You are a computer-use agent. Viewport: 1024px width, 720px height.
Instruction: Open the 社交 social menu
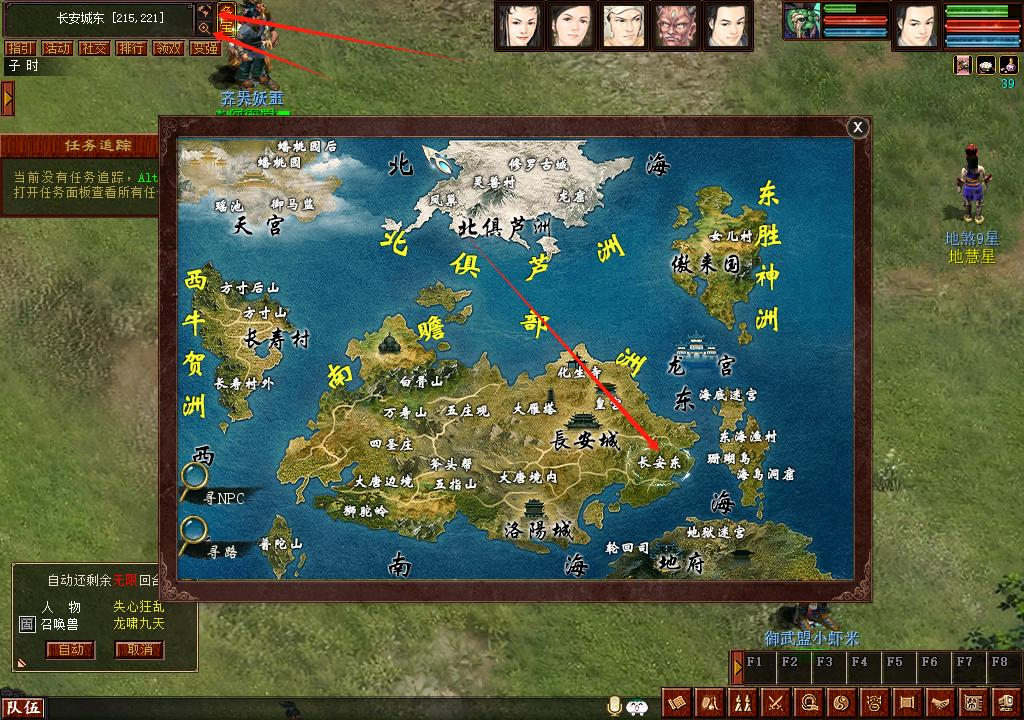coord(94,48)
